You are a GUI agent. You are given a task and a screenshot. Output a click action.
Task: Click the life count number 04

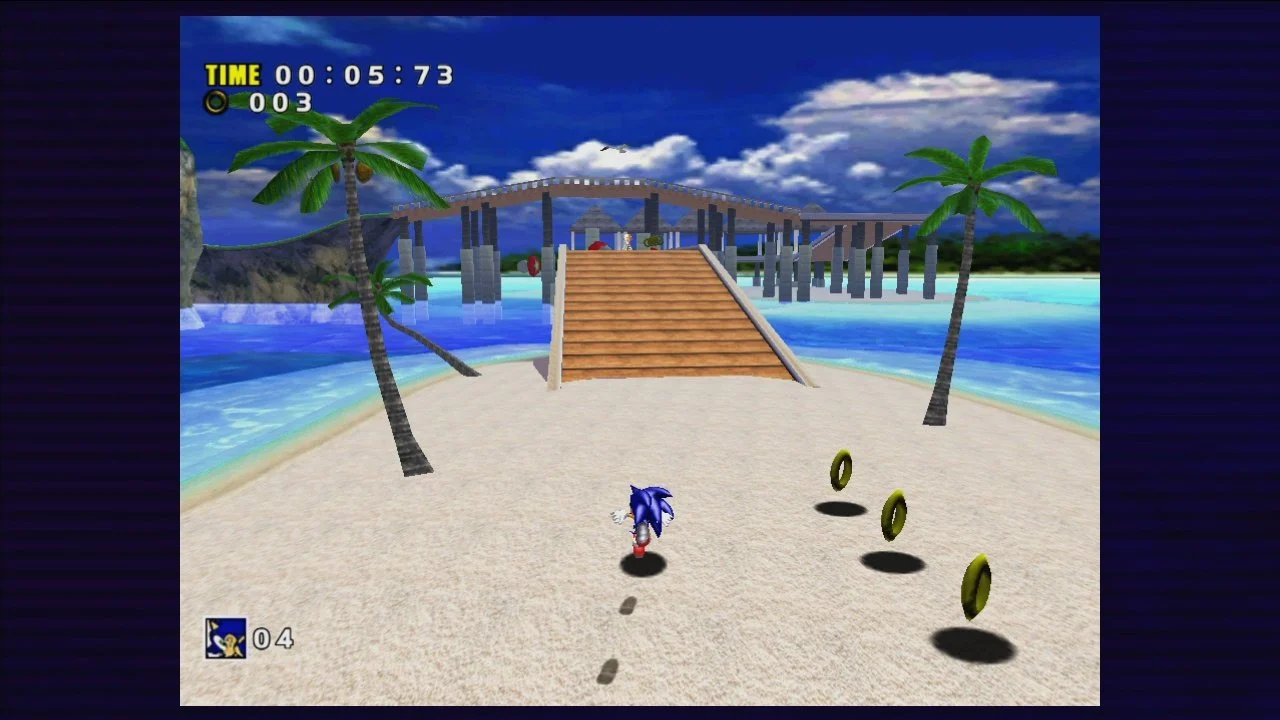pos(274,637)
